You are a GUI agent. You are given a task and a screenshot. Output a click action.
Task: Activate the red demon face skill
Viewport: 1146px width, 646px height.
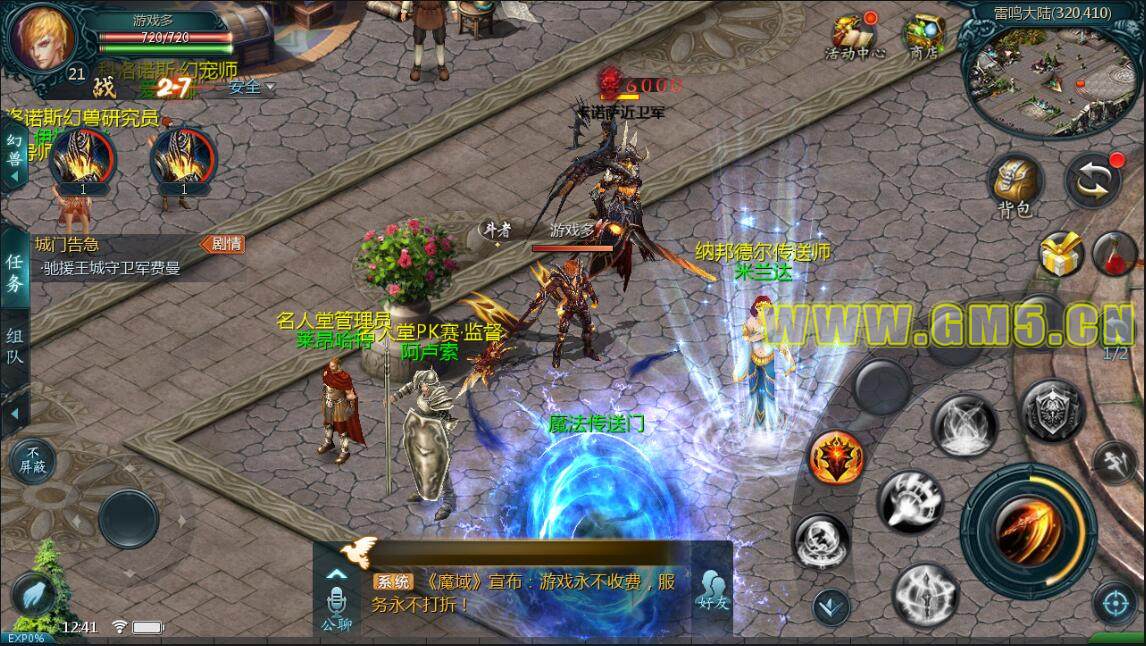point(835,459)
